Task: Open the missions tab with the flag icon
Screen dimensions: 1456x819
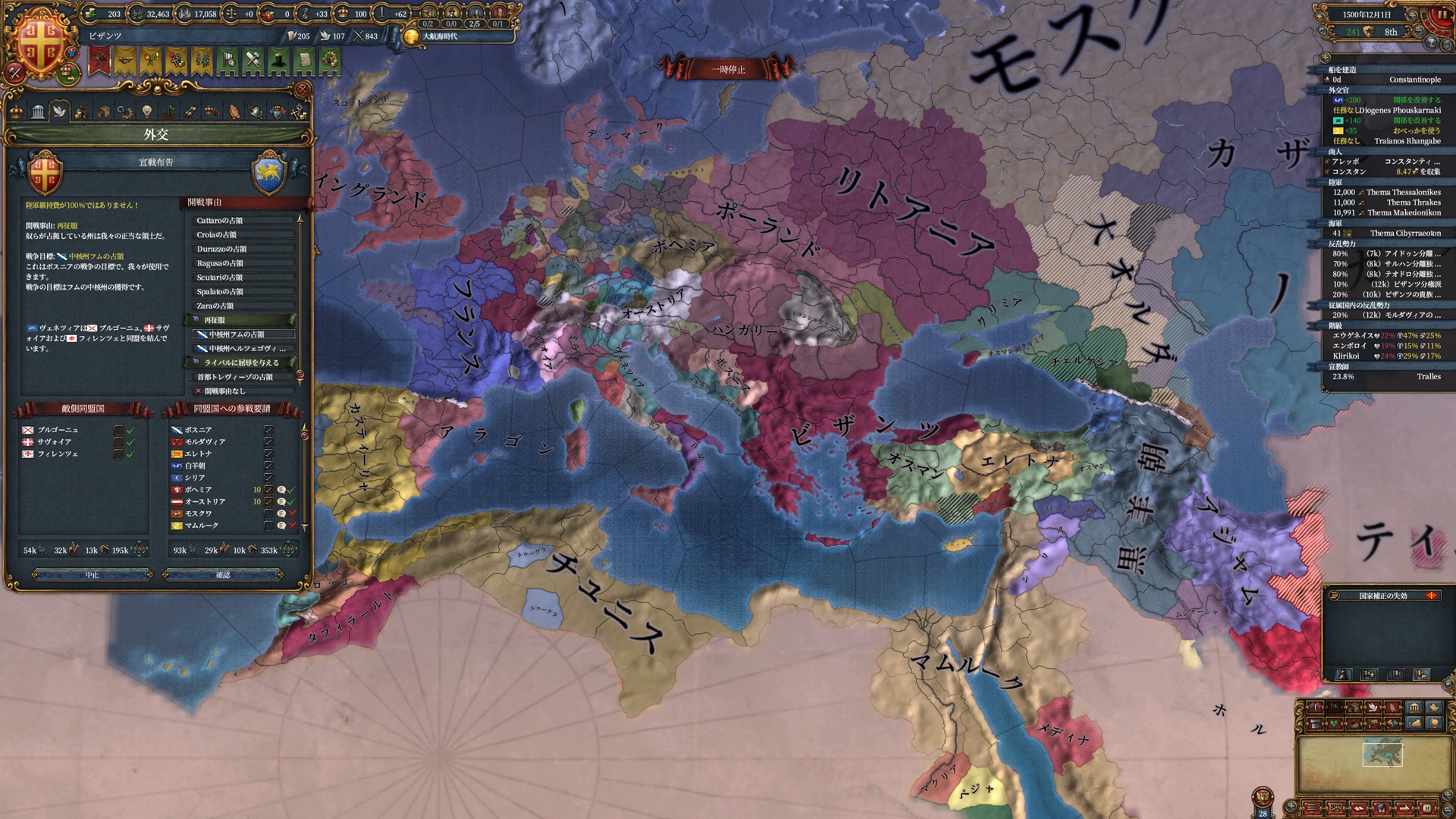Action: click(x=168, y=111)
